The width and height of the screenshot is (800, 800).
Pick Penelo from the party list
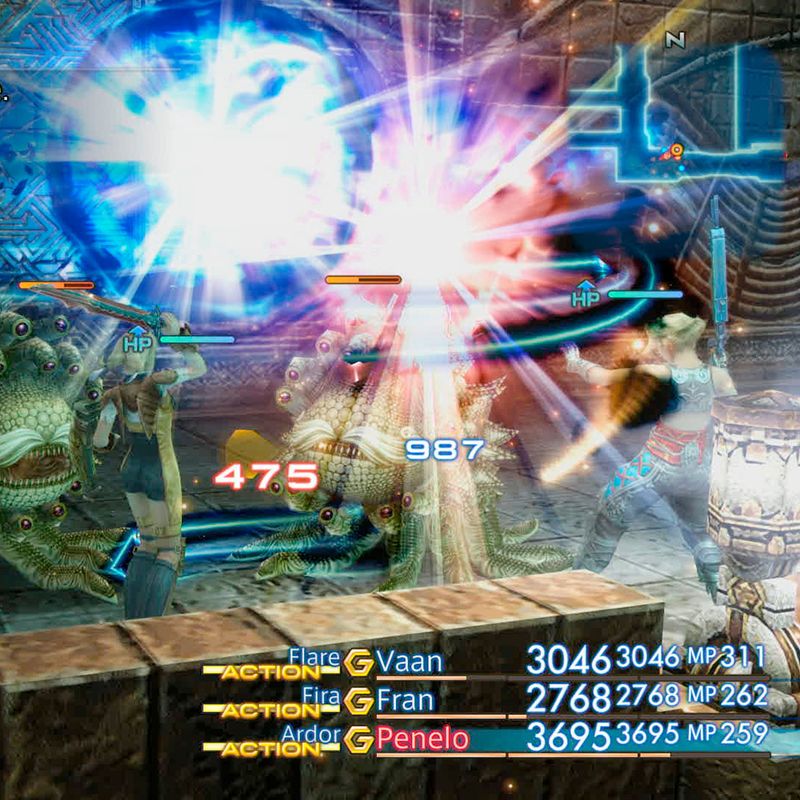pyautogui.click(x=421, y=739)
